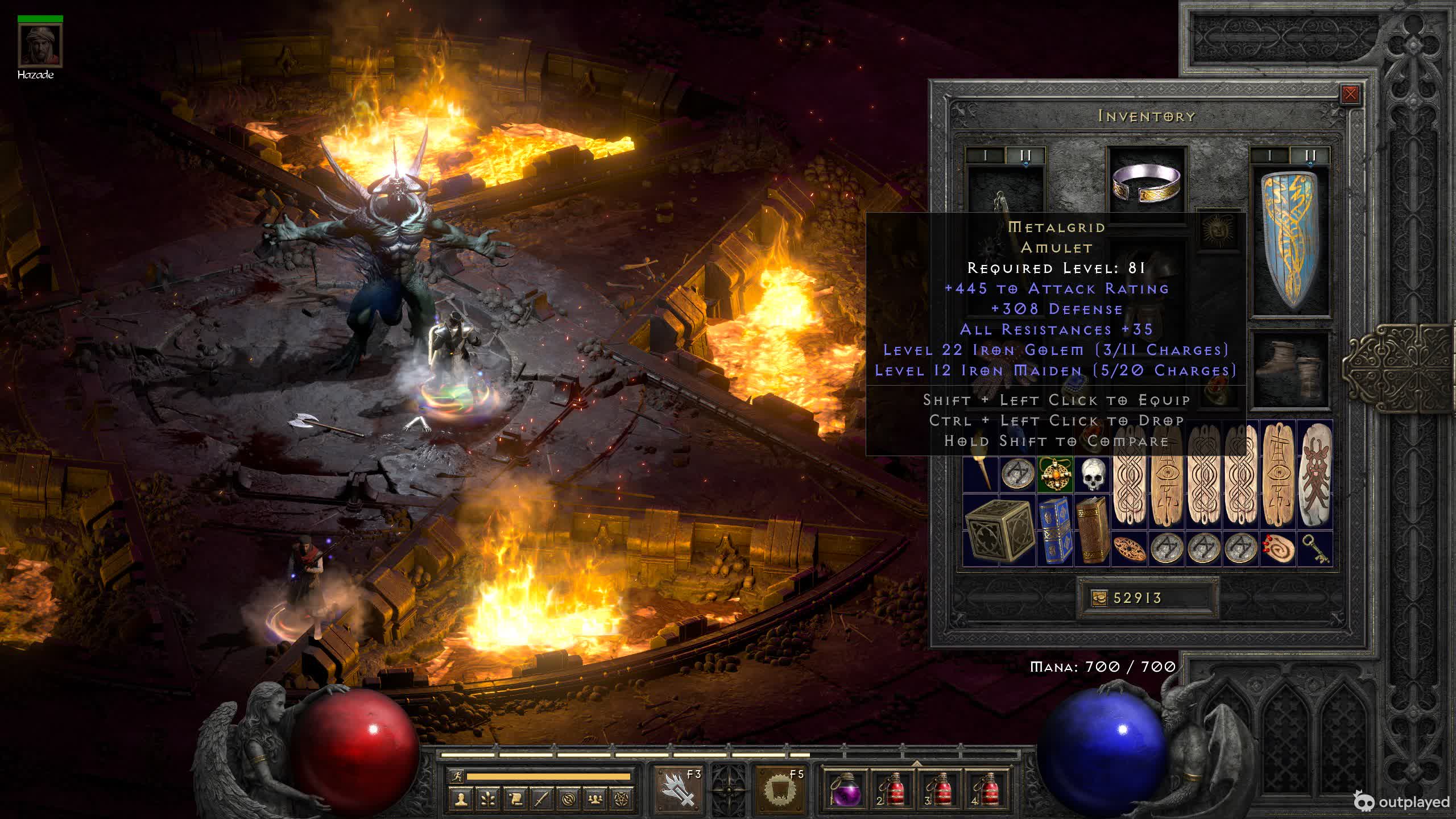Screen dimensions: 1456x819
Task: Select the brown identify tome
Action: coord(1092,530)
